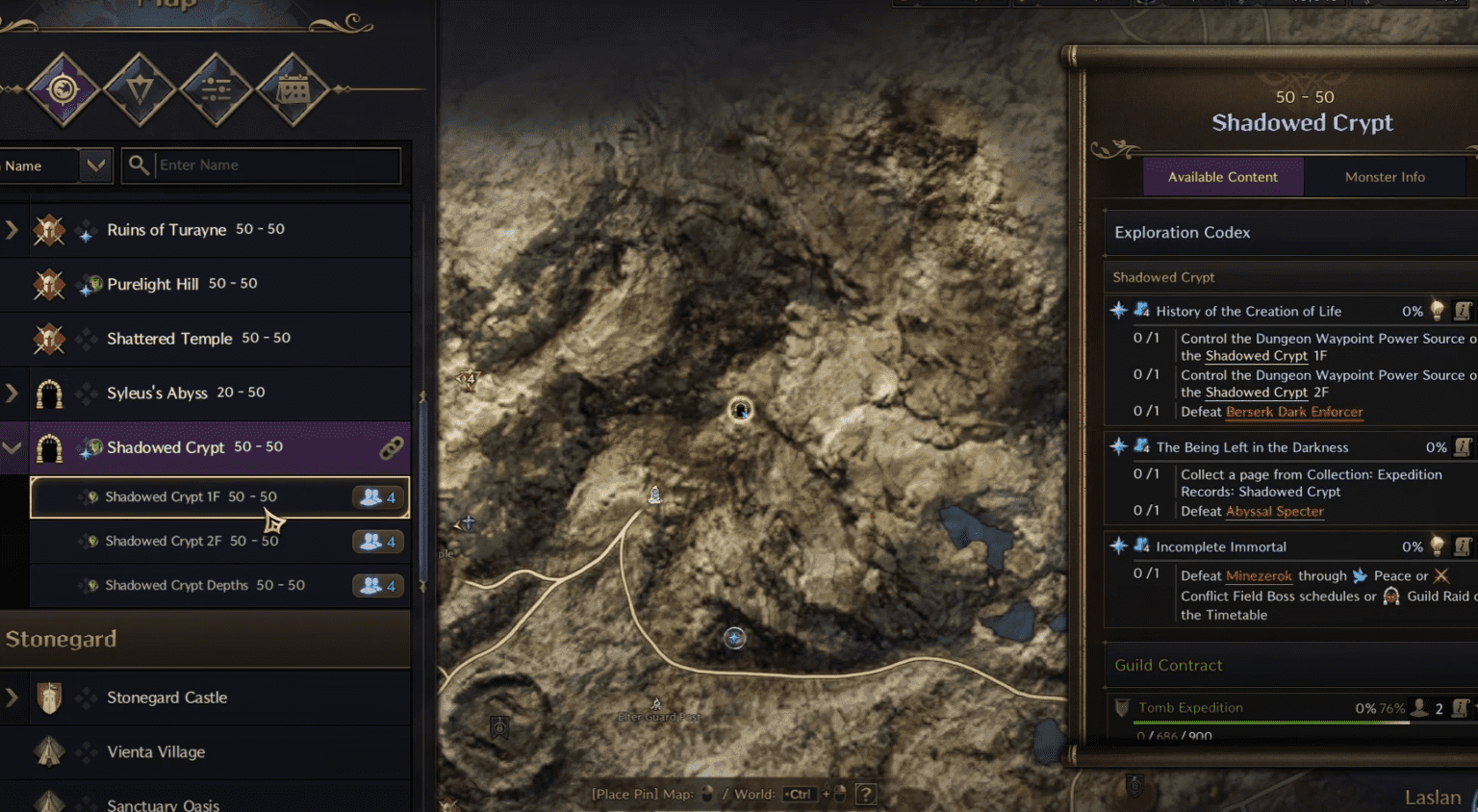1478x812 pixels.
Task: Click the magnifying glass search icon
Action: tap(138, 165)
